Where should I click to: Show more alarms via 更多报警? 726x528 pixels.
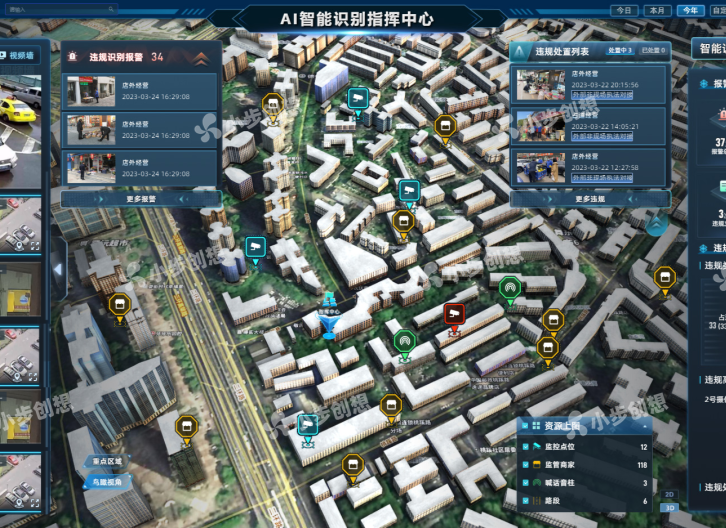[x=141, y=198]
